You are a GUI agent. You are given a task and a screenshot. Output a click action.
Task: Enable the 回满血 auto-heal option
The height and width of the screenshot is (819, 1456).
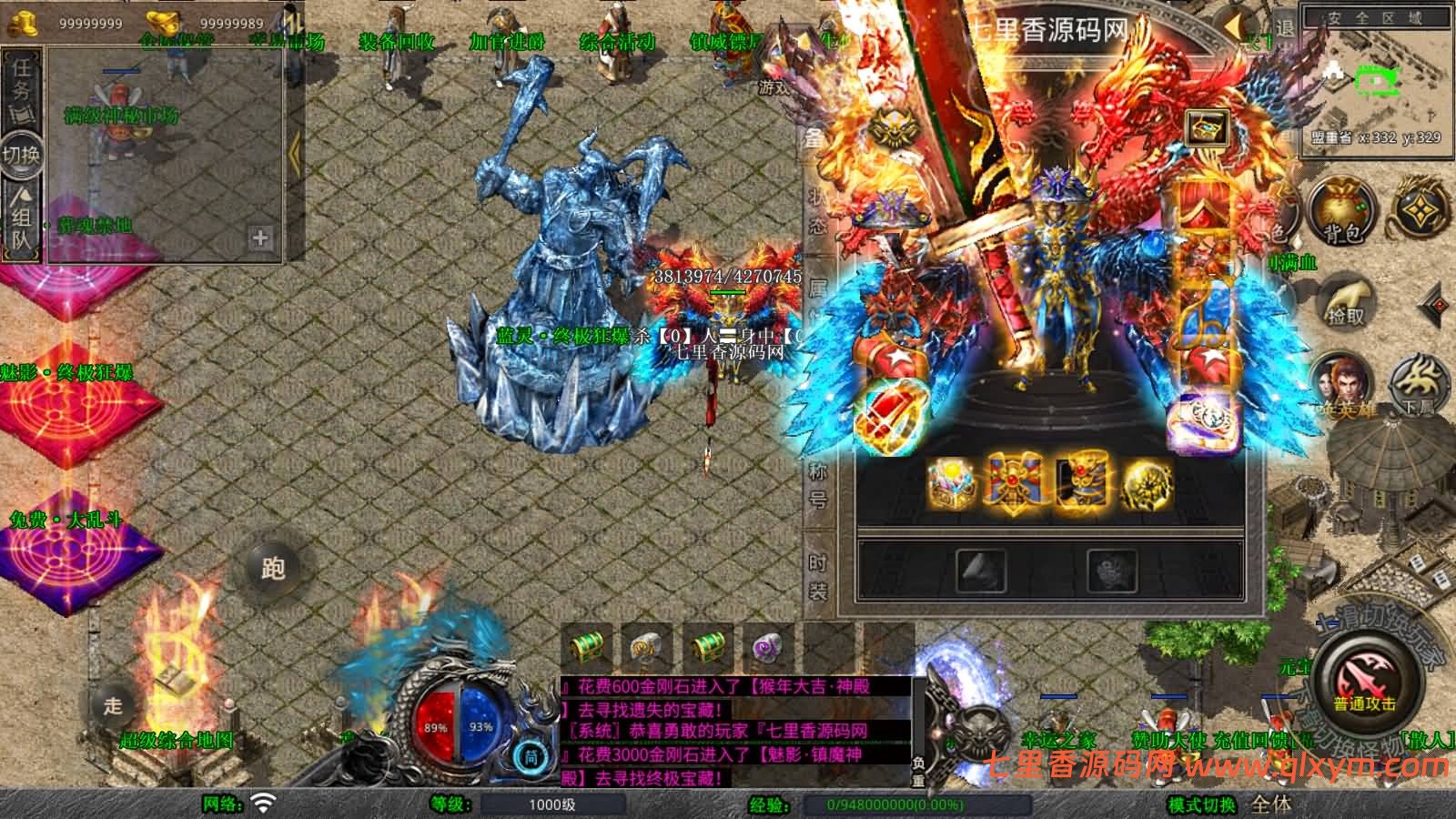point(1291,262)
